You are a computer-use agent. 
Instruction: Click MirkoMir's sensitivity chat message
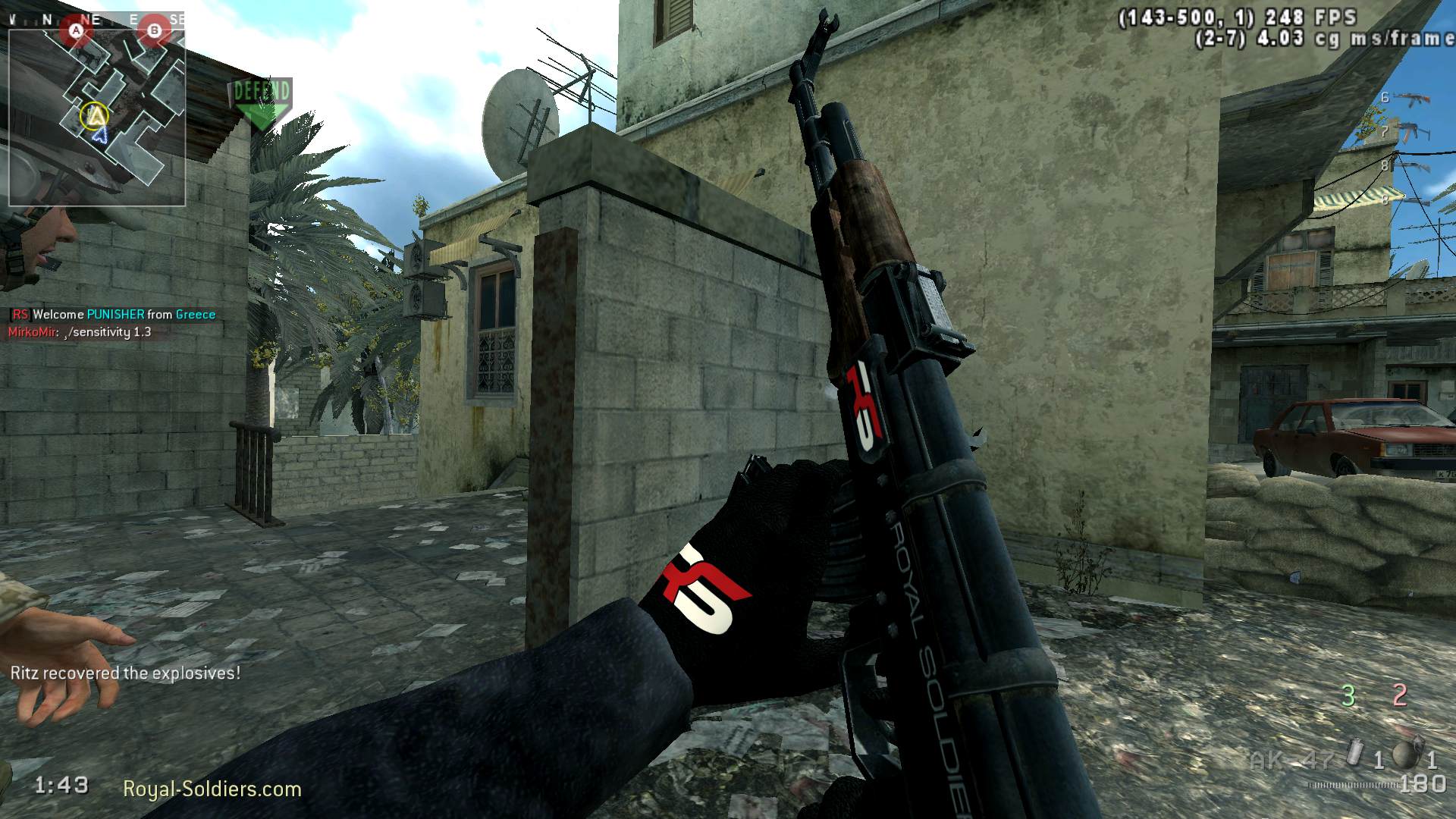(x=80, y=332)
